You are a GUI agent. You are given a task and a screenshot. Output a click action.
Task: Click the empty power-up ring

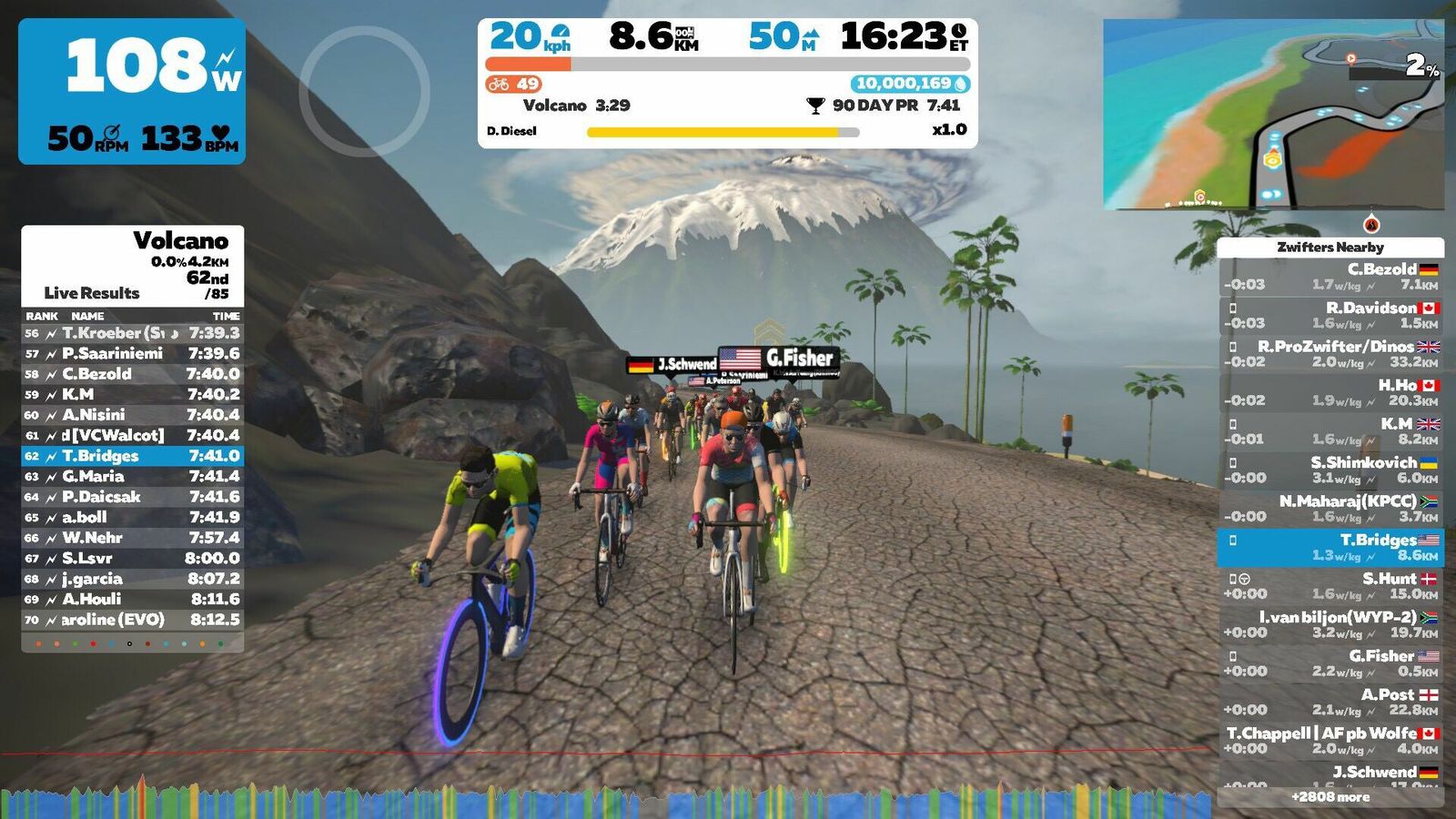coord(364,91)
